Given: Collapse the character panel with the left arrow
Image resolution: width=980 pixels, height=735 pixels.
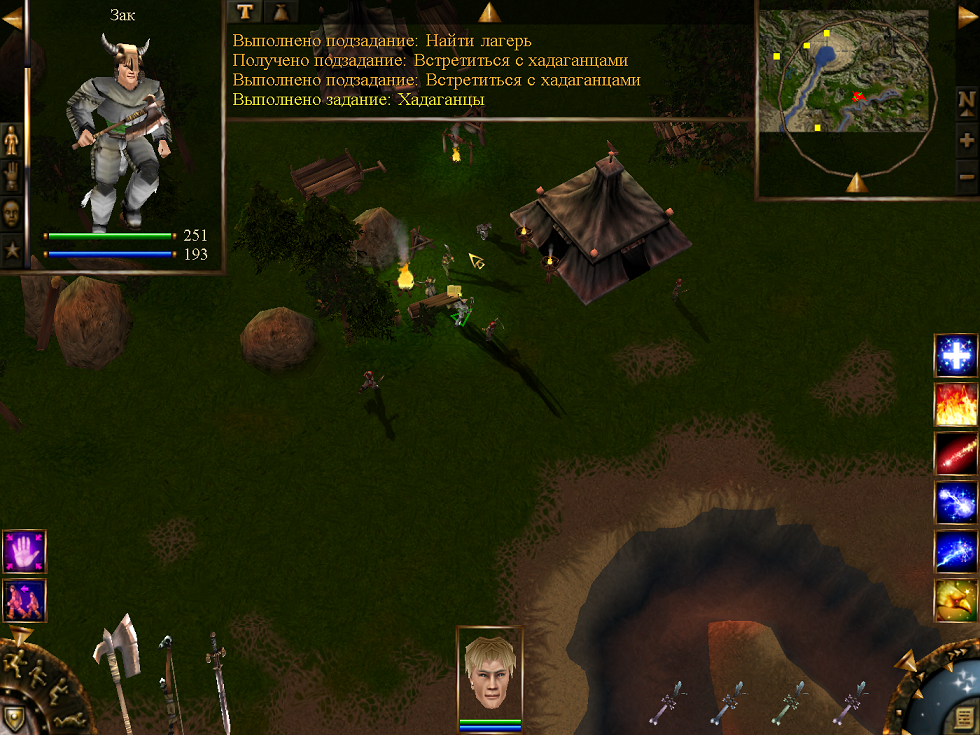Looking at the screenshot, I should point(11,19).
